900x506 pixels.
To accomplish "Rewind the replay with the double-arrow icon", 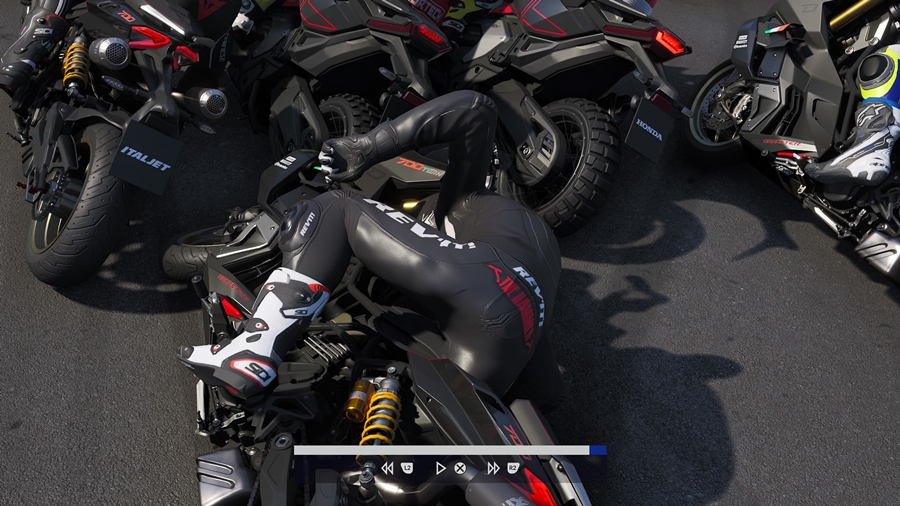I will tap(387, 467).
